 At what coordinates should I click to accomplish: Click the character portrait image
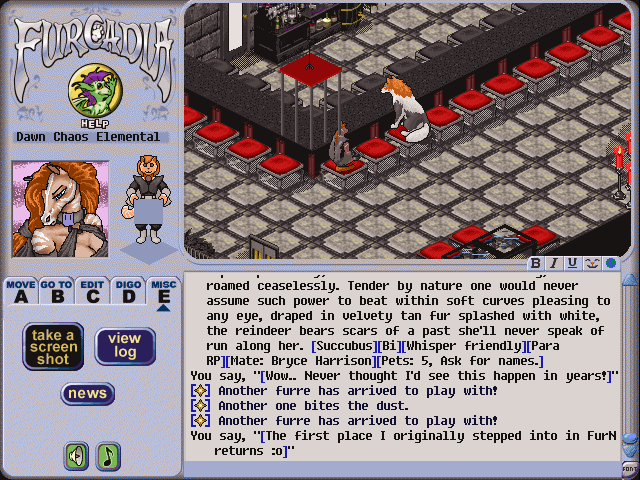click(59, 209)
